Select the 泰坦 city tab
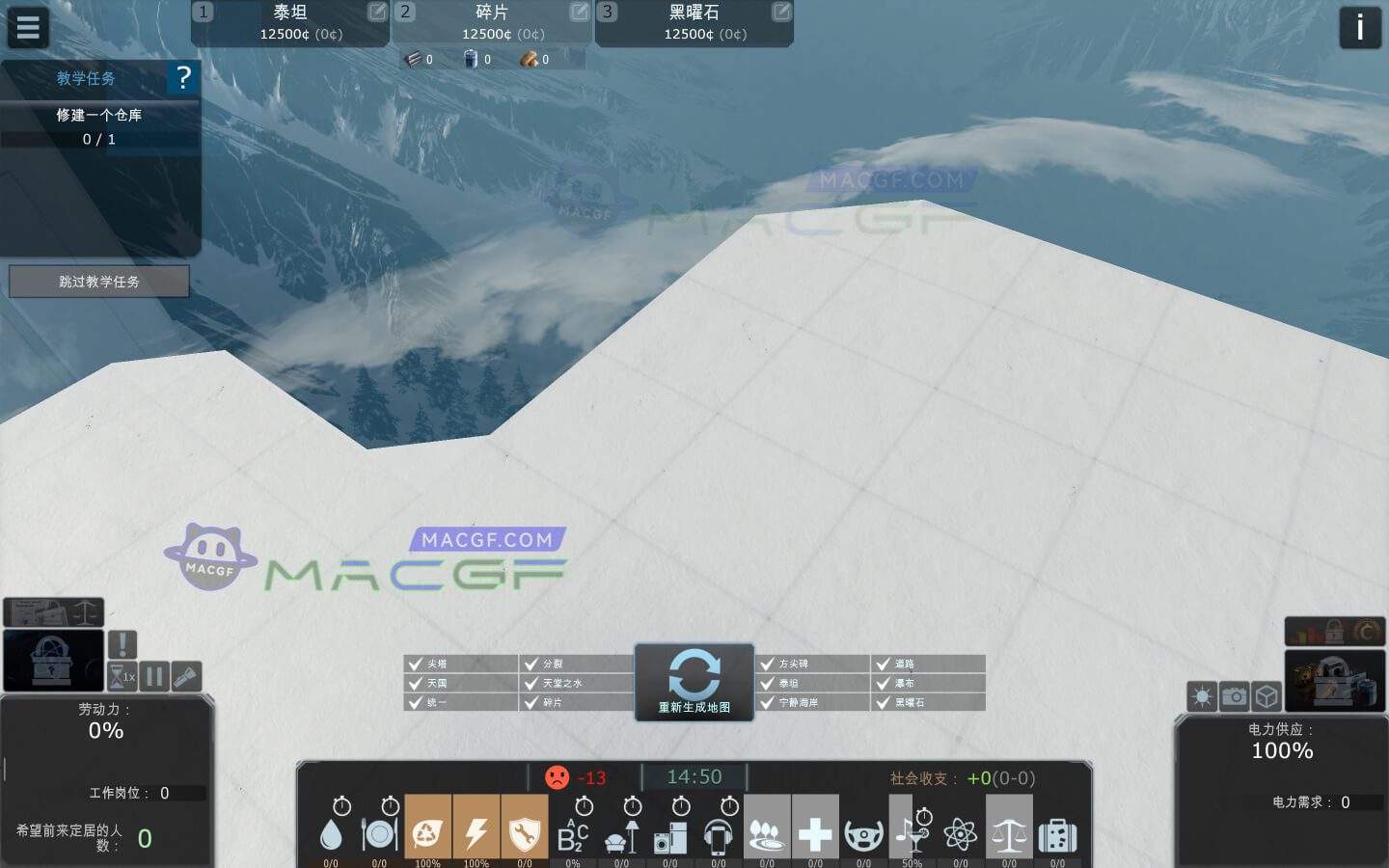Viewport: 1389px width, 868px height. pyautogui.click(x=290, y=23)
